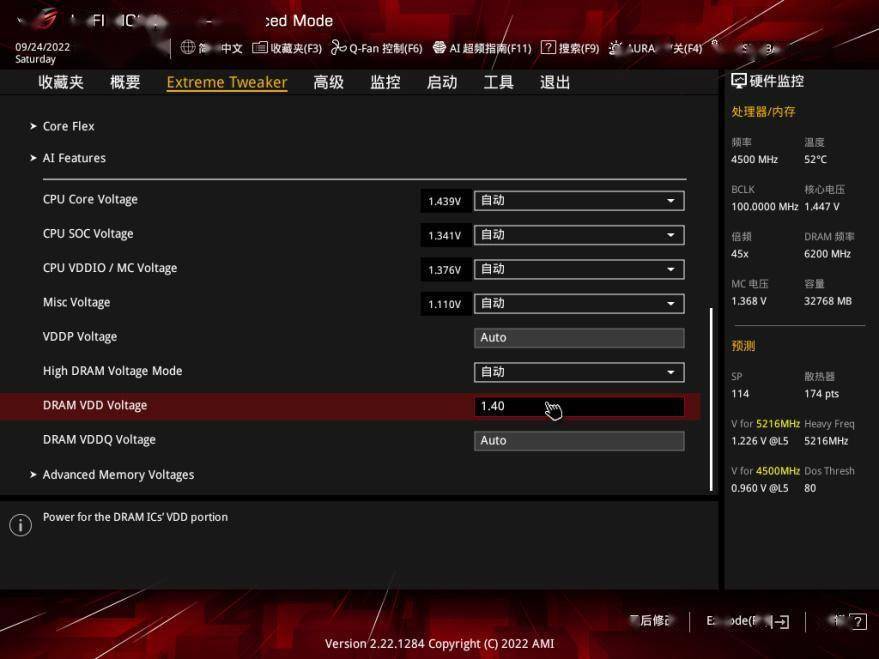Open the CPU SOC Voltage dropdown

pyautogui.click(x=579, y=235)
